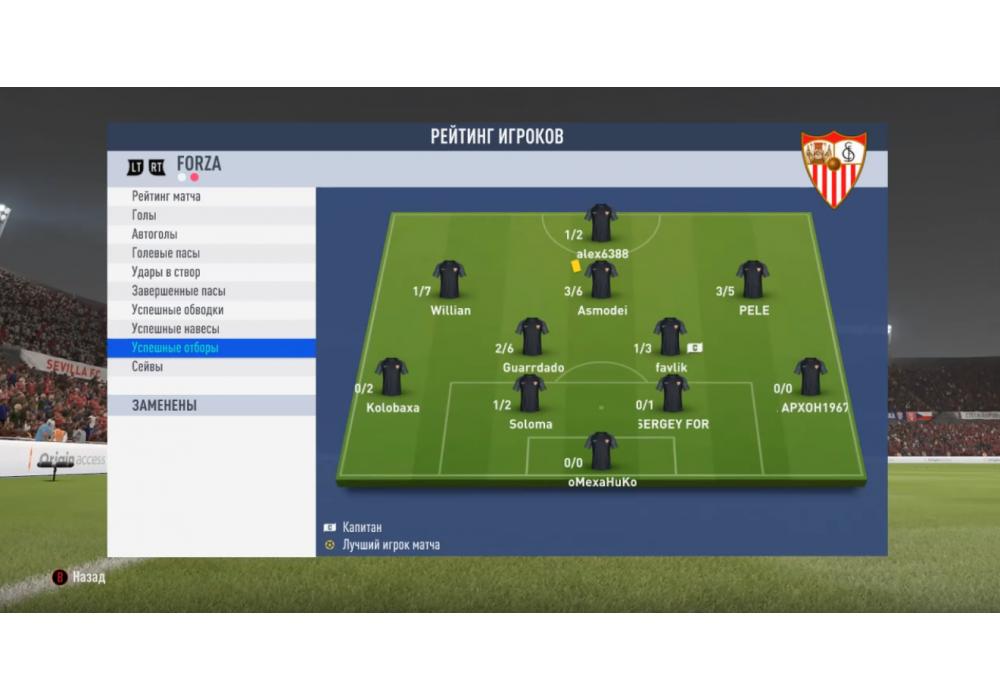
Task: Select defender APXOH1967
Action: (x=810, y=377)
